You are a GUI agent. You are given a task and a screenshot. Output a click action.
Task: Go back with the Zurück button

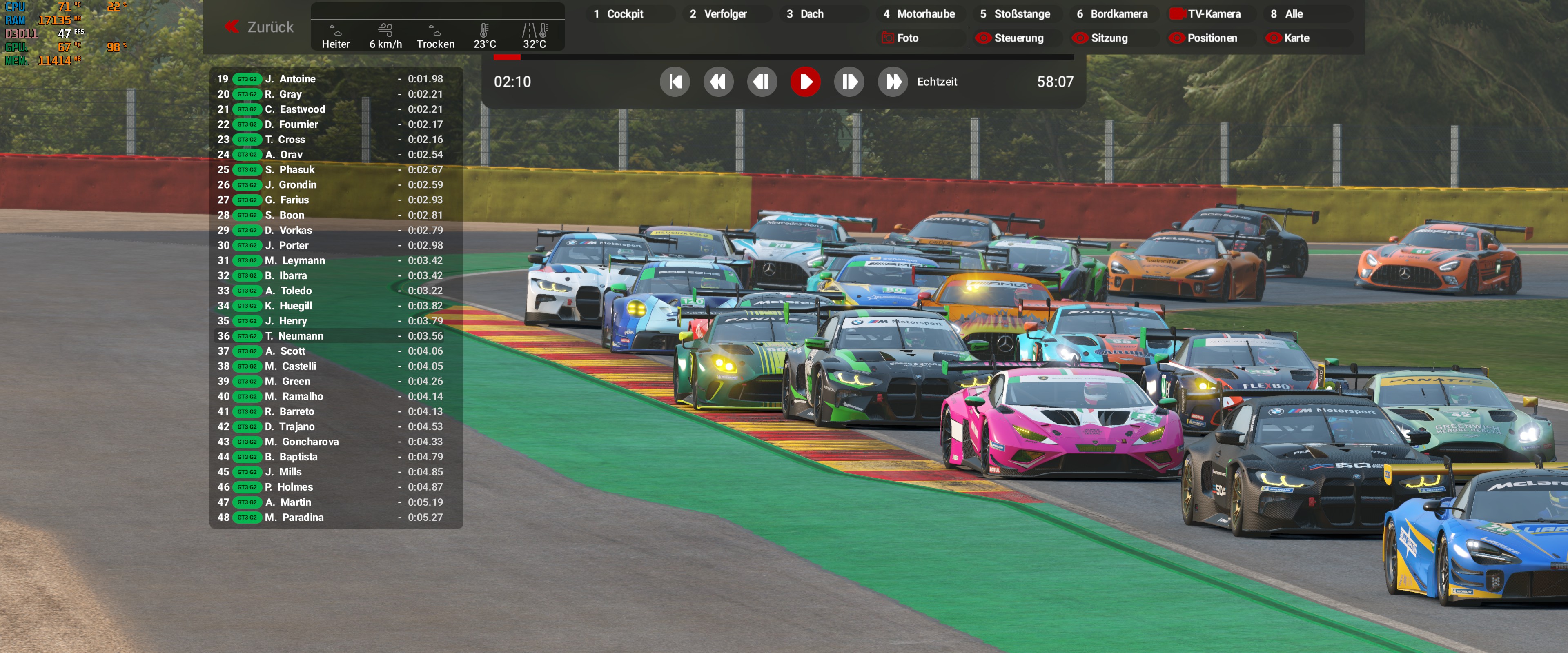pos(259,27)
